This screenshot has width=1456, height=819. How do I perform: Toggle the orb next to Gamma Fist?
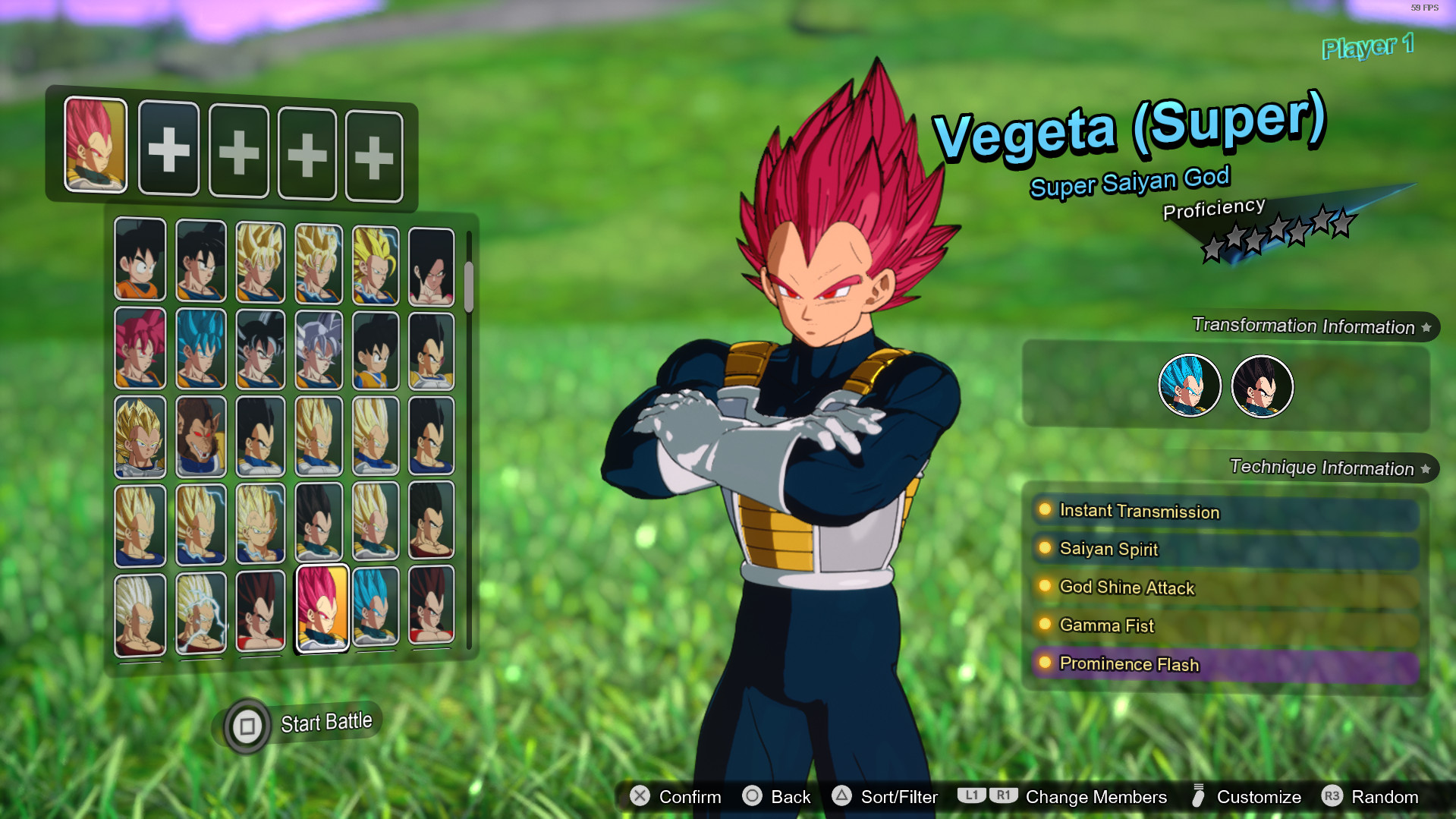click(x=1045, y=625)
